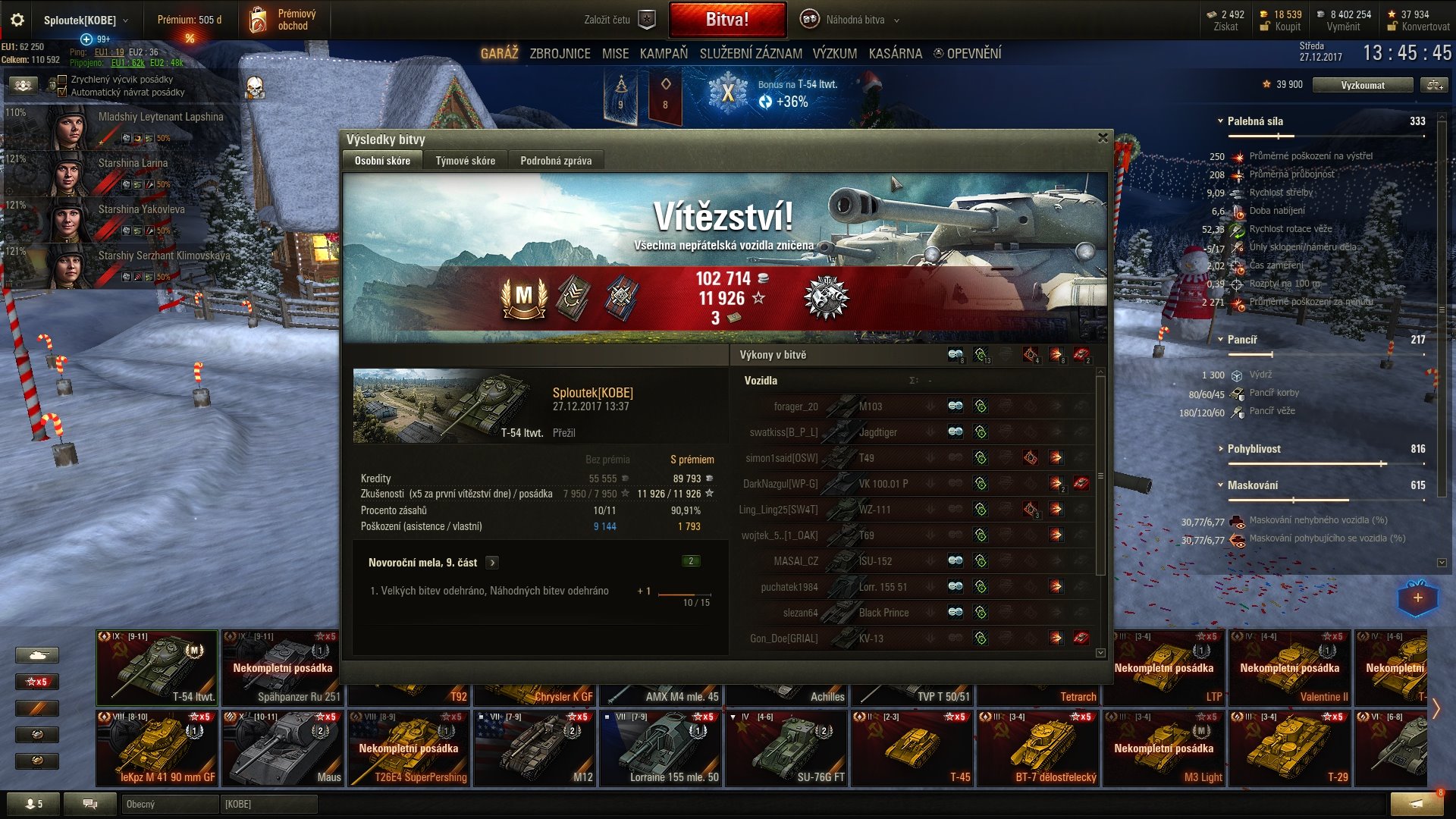Switch to the Týmové skóre tab

click(x=465, y=160)
